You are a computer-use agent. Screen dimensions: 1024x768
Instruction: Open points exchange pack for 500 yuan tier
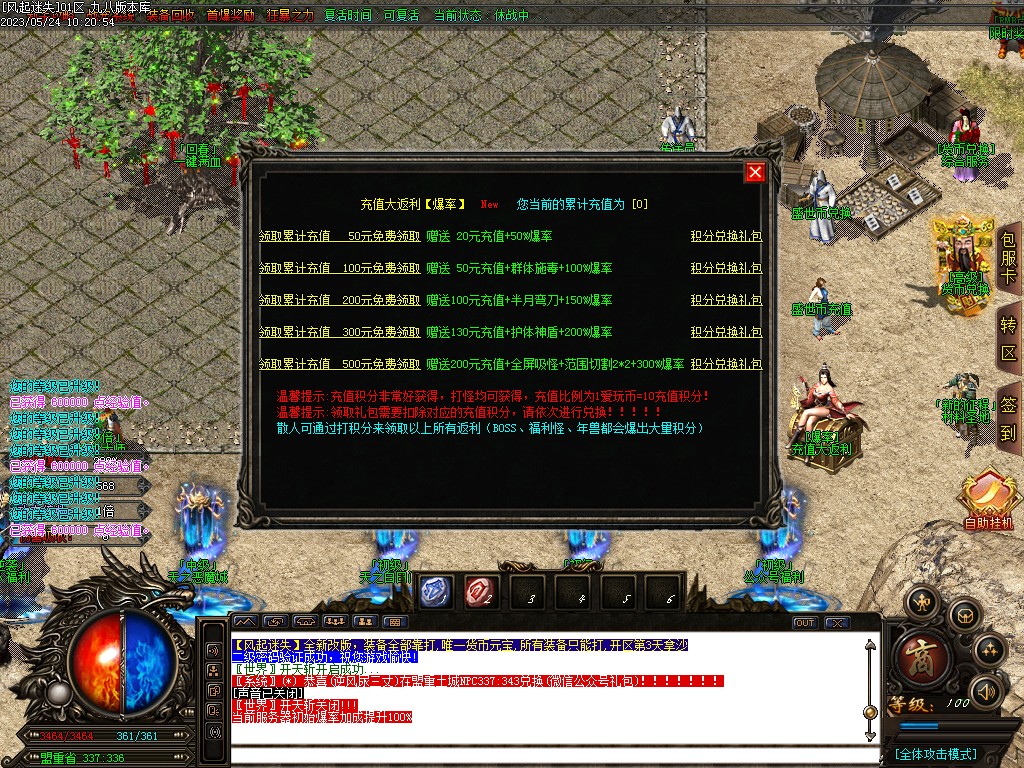(x=726, y=365)
